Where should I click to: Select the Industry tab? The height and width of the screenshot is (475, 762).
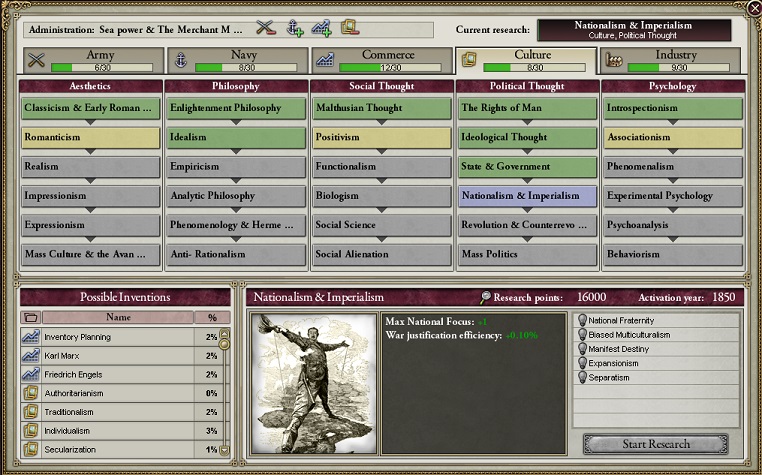pyautogui.click(x=671, y=61)
